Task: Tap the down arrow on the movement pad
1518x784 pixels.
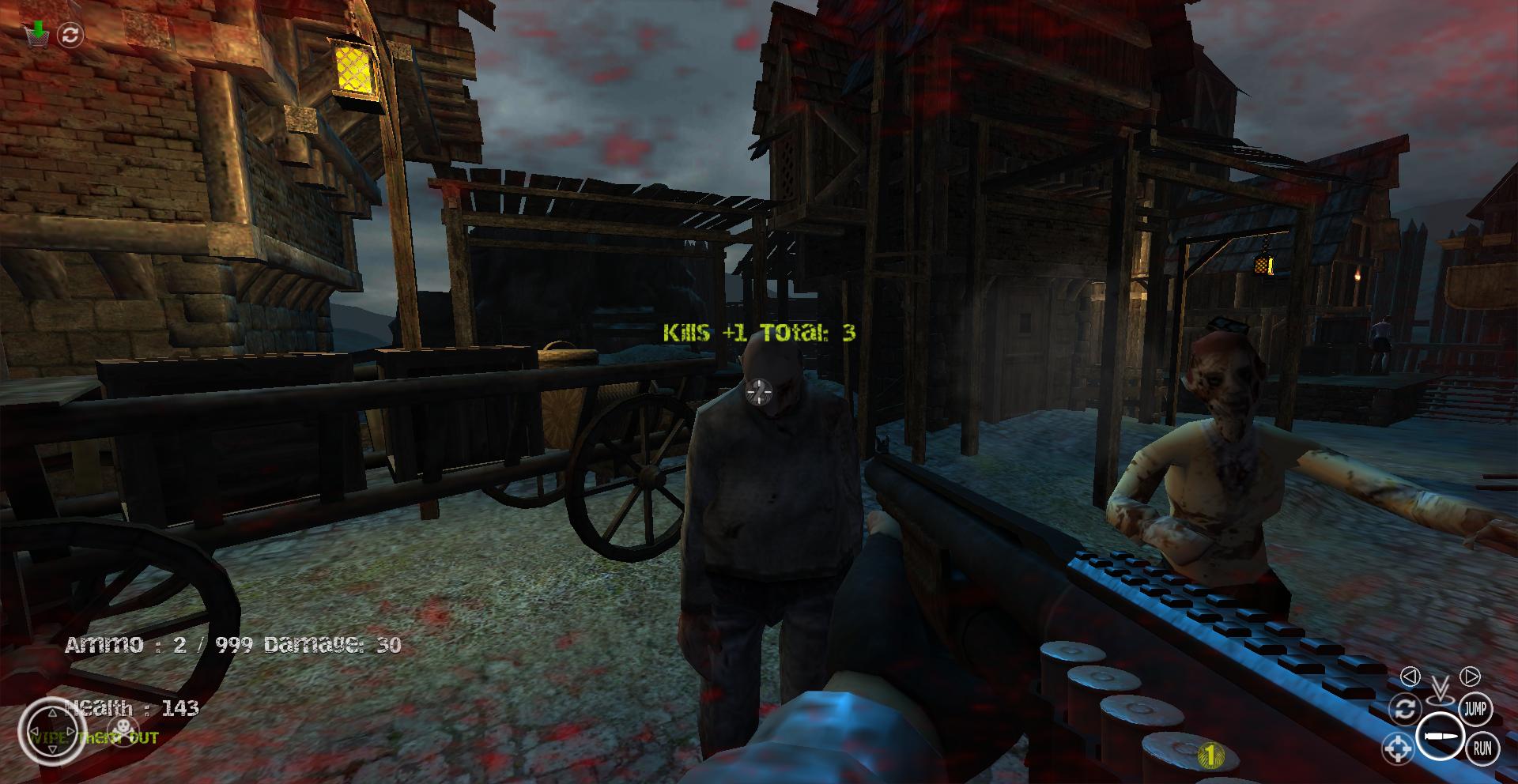Action: (52, 750)
